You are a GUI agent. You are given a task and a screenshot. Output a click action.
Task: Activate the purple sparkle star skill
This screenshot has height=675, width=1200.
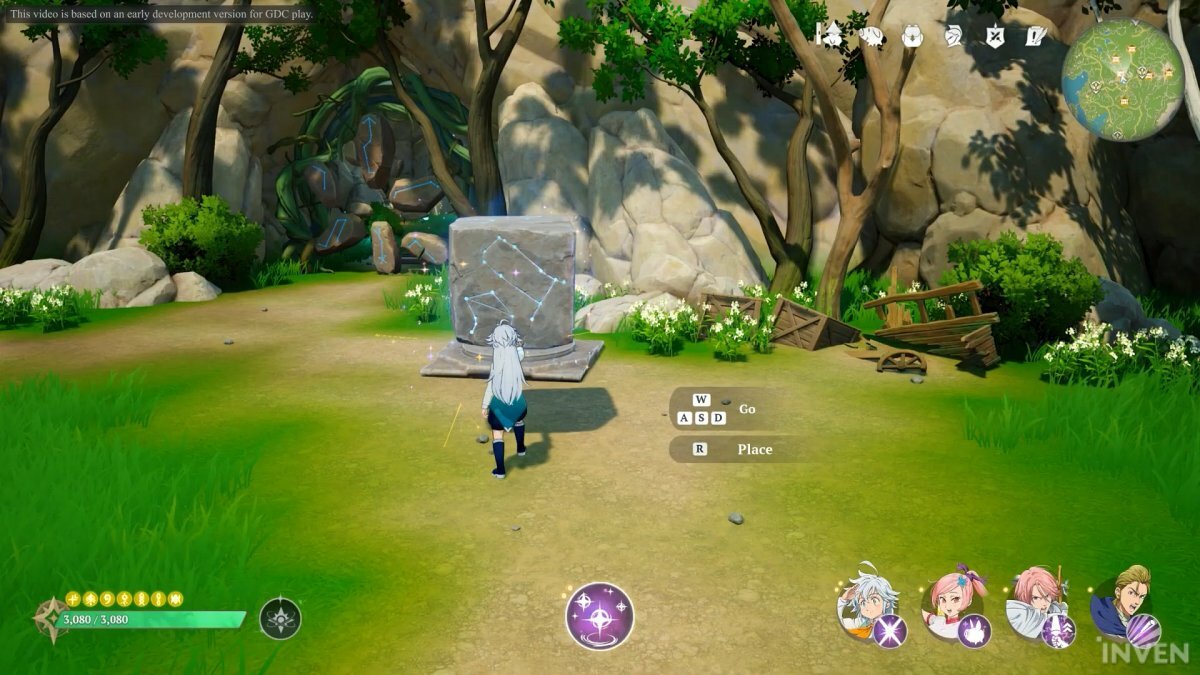coord(600,615)
